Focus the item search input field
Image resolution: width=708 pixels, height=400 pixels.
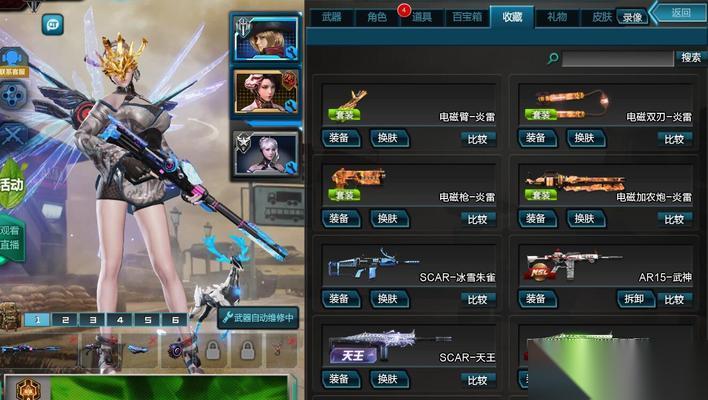pos(617,59)
